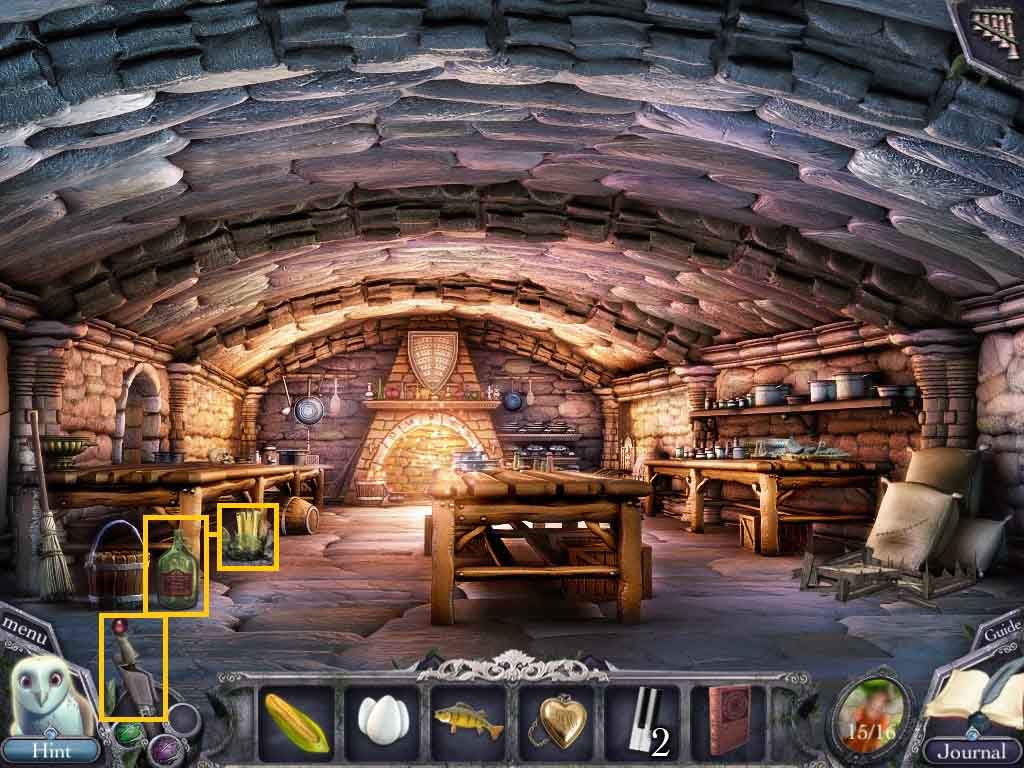Select the golden heart locket
The width and height of the screenshot is (1024, 768).
tap(556, 722)
